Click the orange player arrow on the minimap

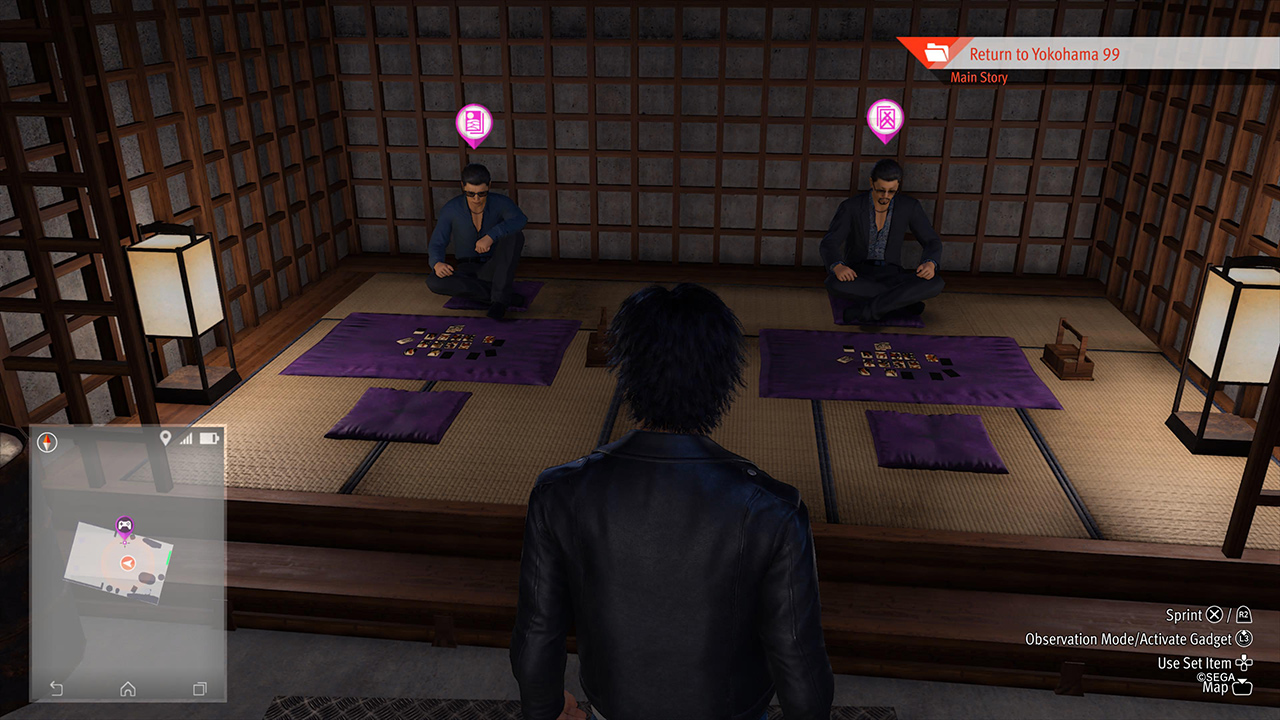[126, 563]
